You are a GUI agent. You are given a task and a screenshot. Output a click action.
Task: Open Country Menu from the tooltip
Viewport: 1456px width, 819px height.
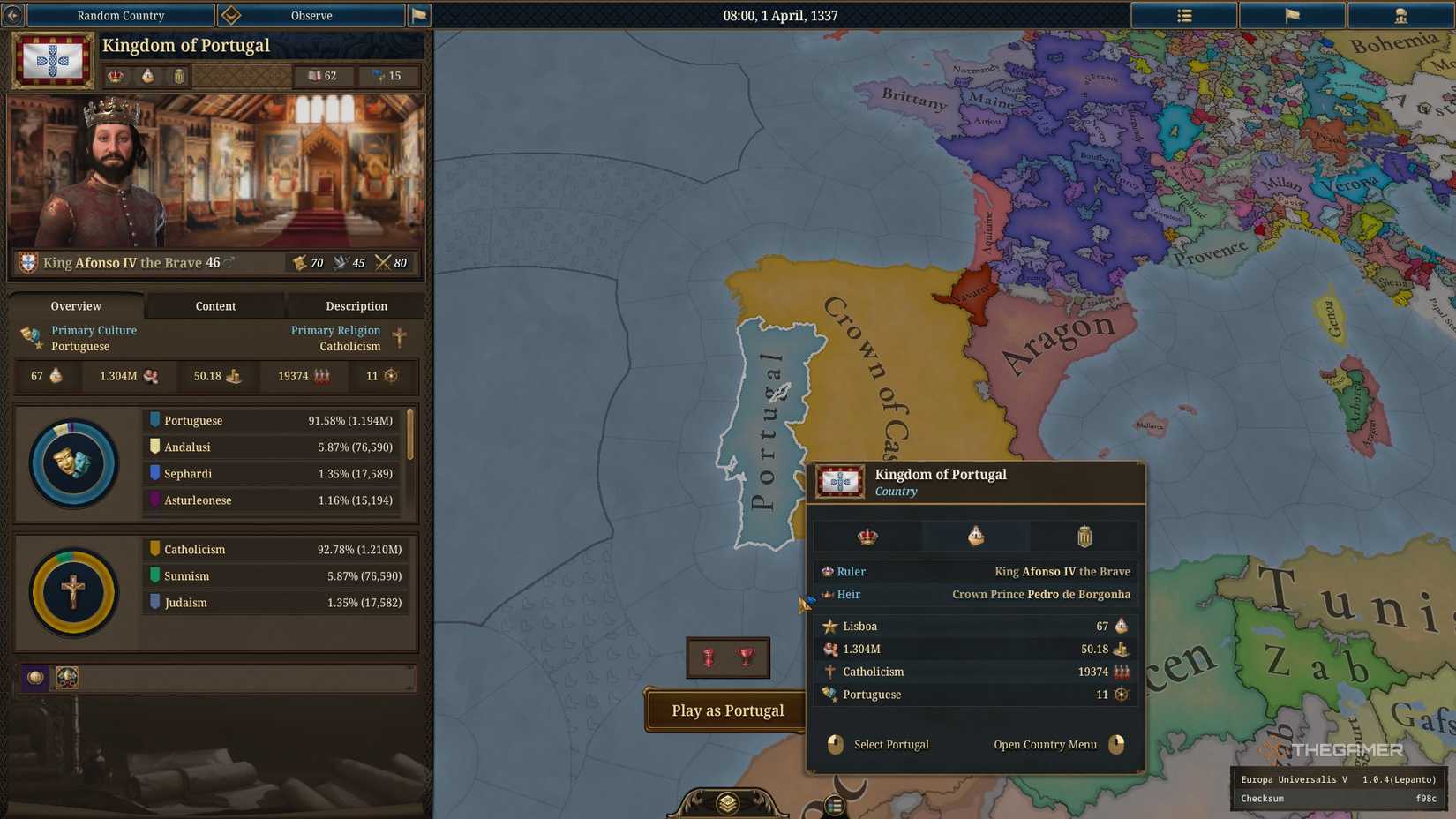(x=1046, y=744)
